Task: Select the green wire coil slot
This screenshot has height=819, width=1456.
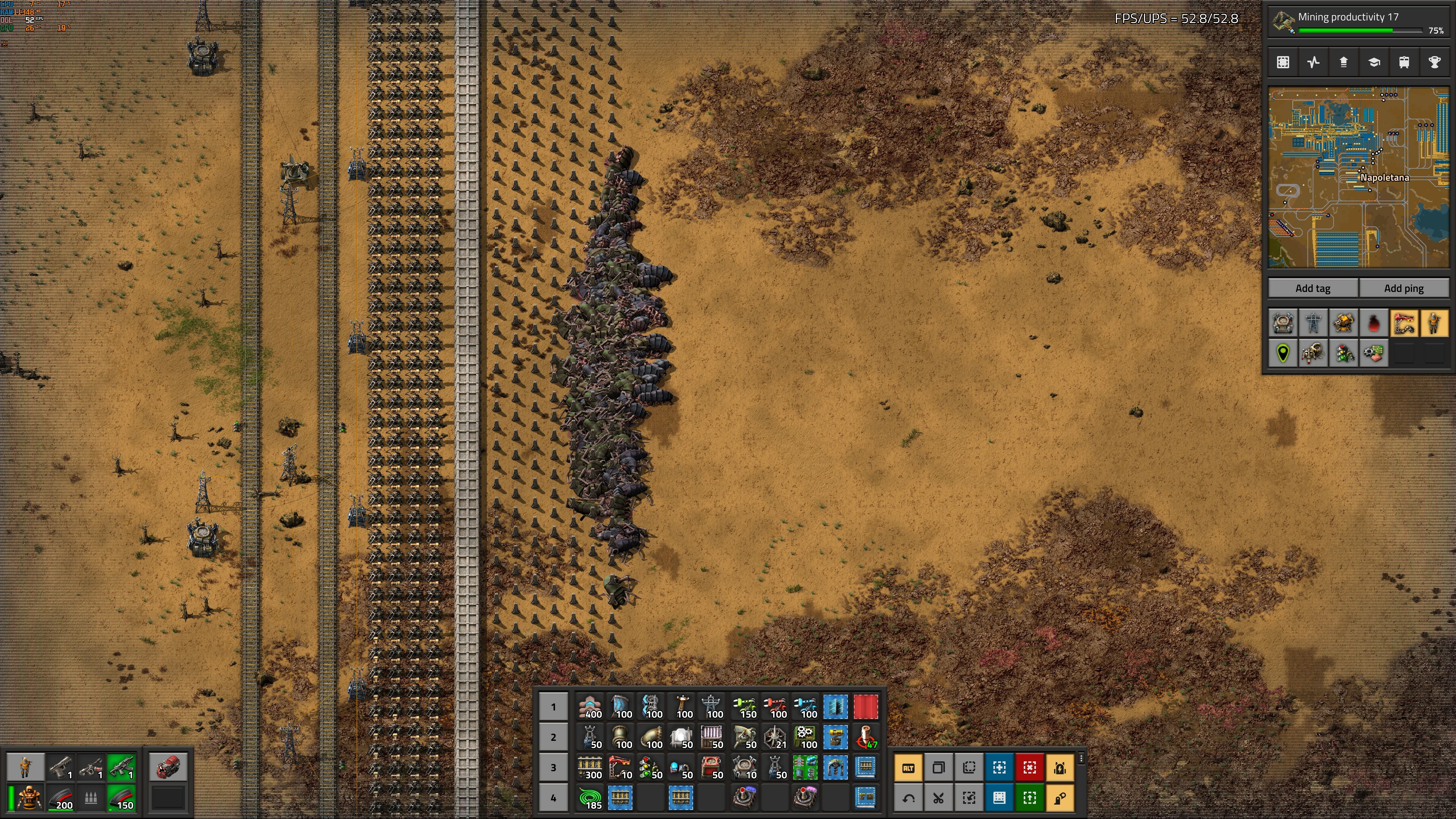Action: tap(590, 797)
